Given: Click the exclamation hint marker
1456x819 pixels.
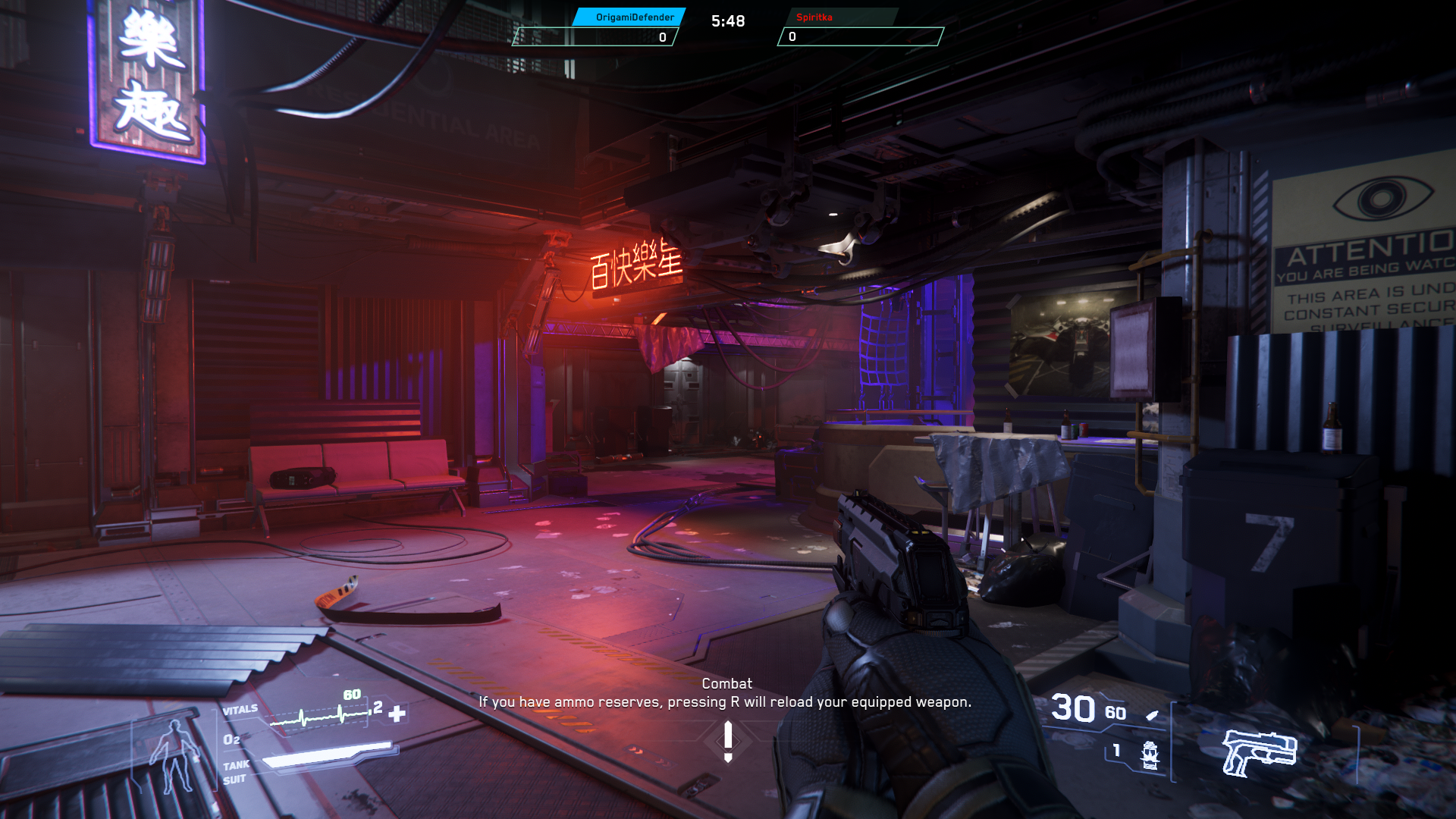Looking at the screenshot, I should point(728,741).
